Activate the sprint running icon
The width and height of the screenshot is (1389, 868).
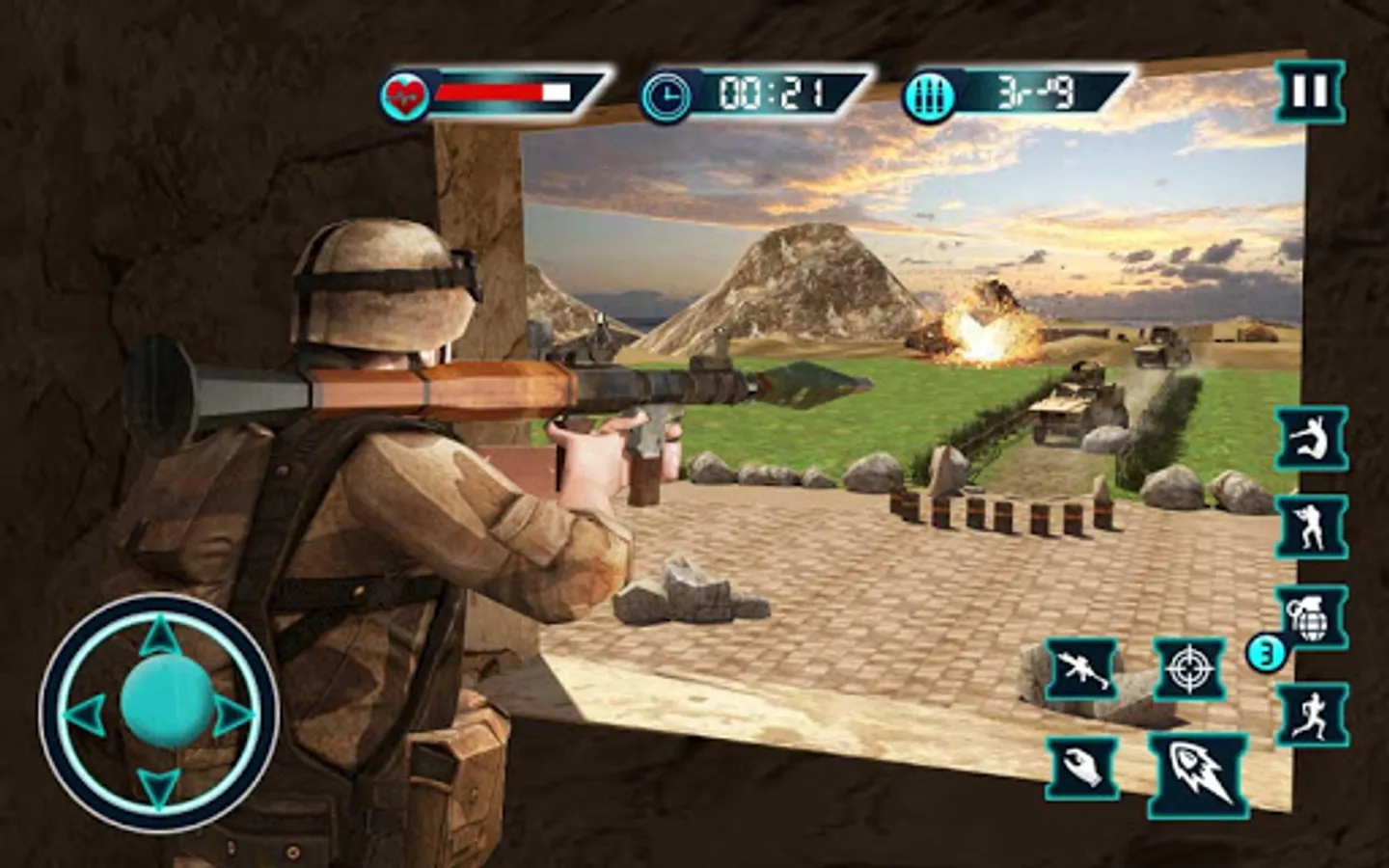point(1311,715)
